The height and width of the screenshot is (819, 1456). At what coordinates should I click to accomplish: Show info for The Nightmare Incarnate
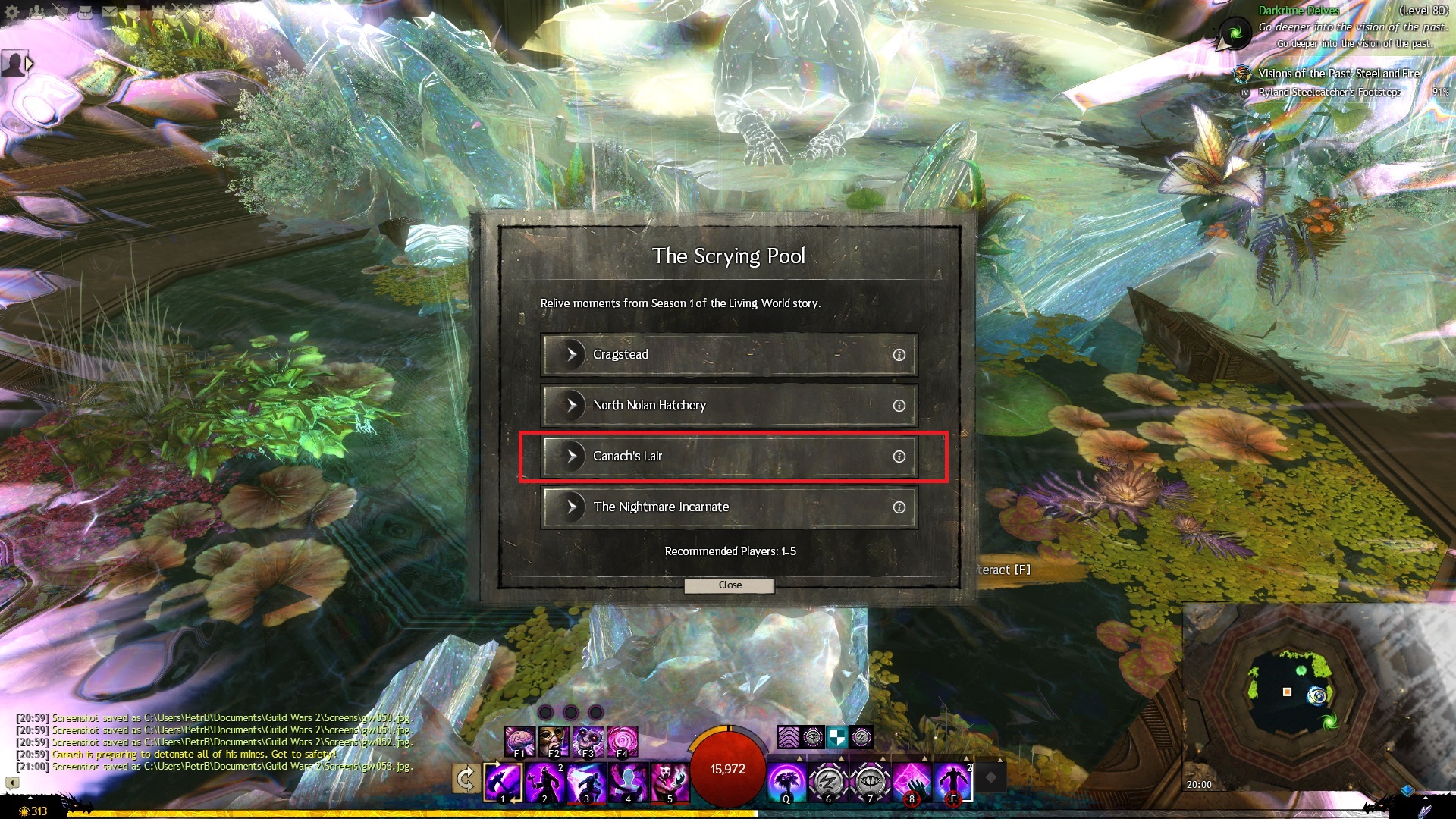(899, 507)
